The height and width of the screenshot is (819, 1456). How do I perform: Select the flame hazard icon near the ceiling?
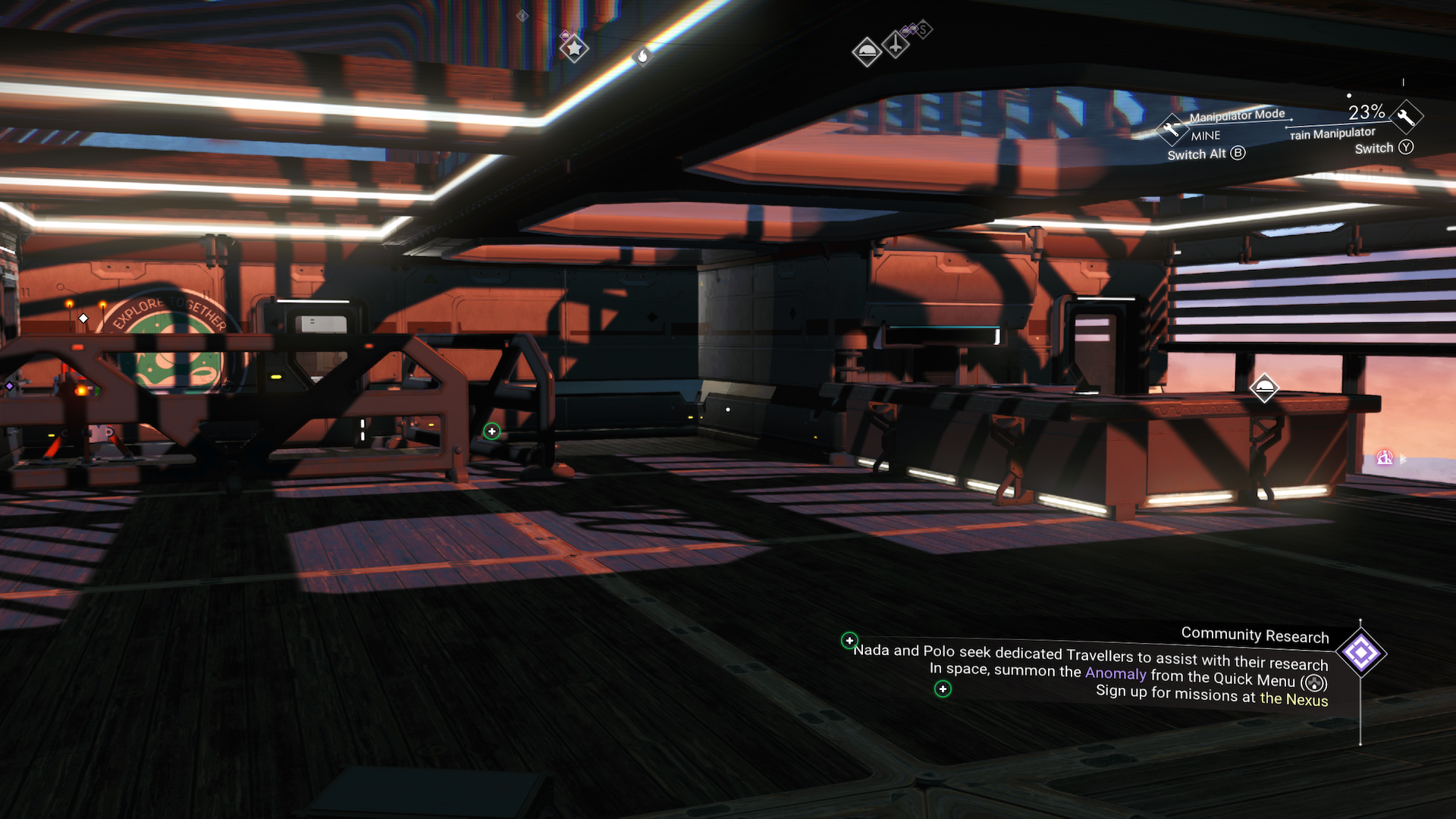click(644, 56)
